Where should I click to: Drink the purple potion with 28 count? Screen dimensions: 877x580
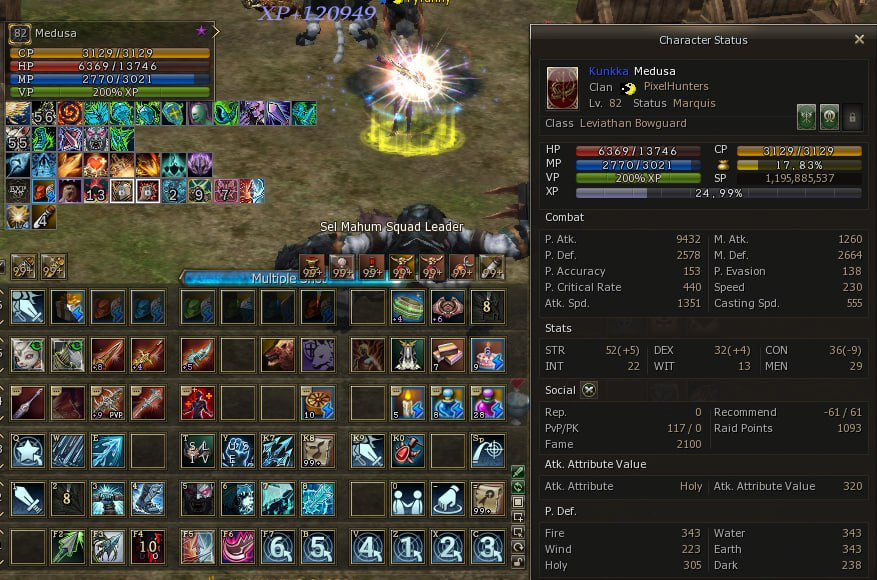point(488,403)
